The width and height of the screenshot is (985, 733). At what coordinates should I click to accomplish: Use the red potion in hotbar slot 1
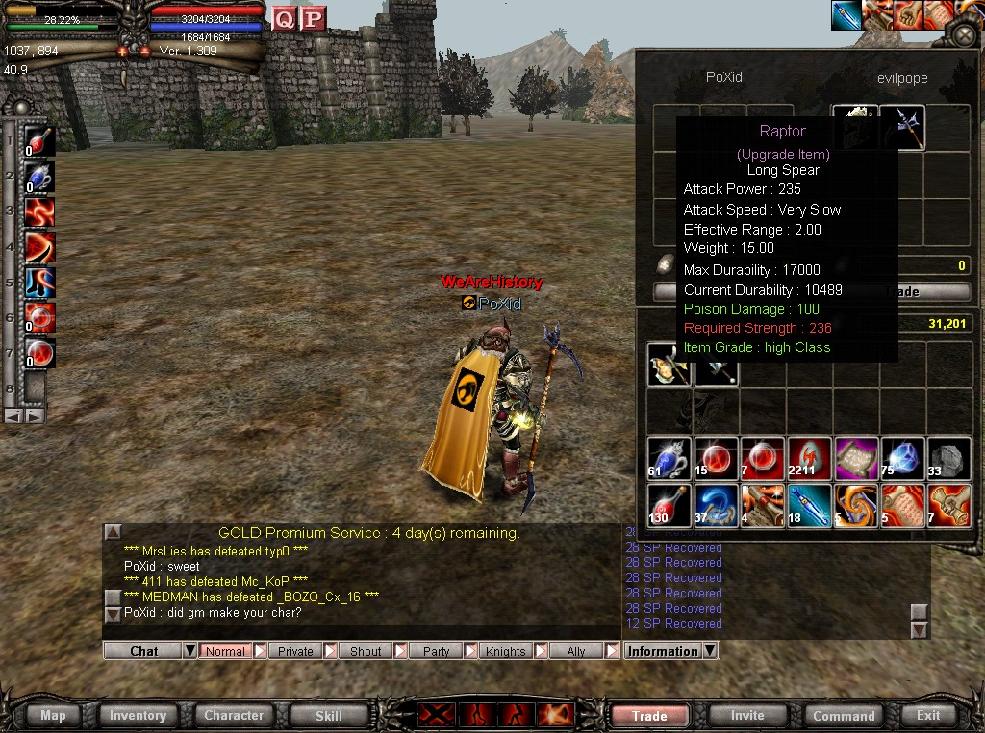point(40,142)
